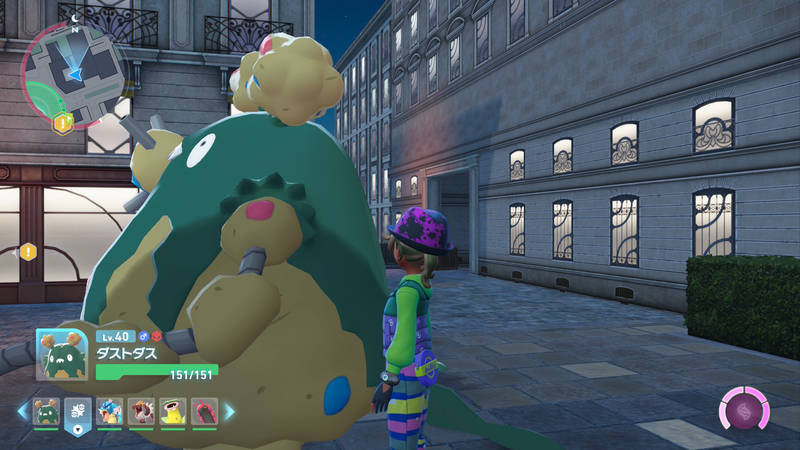The height and width of the screenshot is (450, 800).
Task: Click the yellow exclamation marker on minimap
Action: tap(62, 124)
